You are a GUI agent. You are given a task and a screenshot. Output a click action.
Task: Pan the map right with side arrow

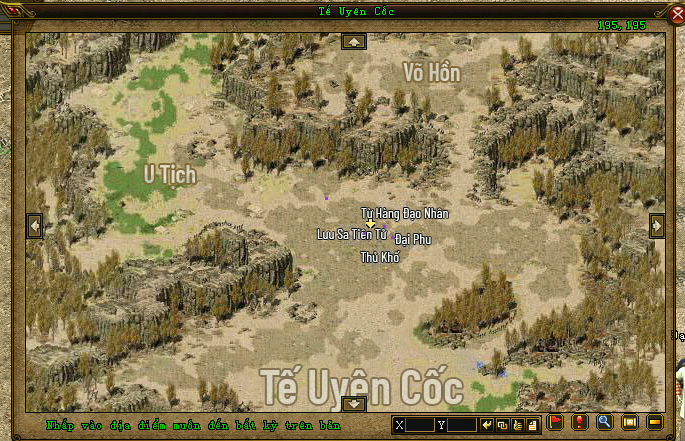[x=656, y=226]
